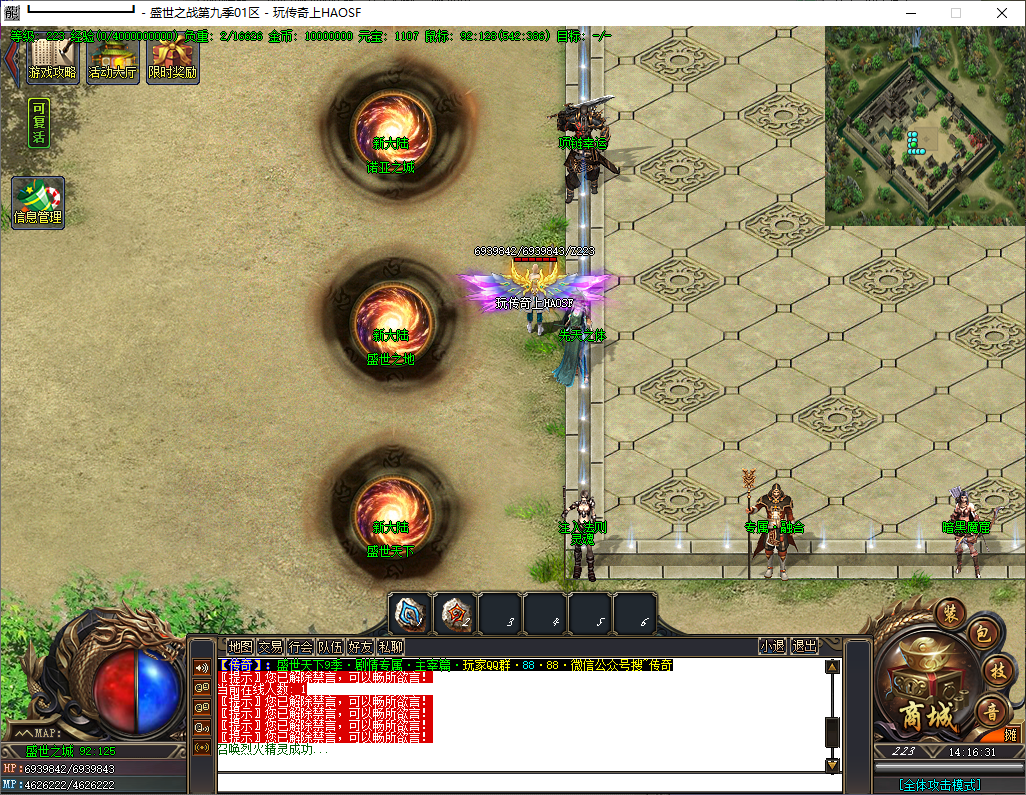
Task: Open the 行会 guild panel
Action: coord(300,647)
